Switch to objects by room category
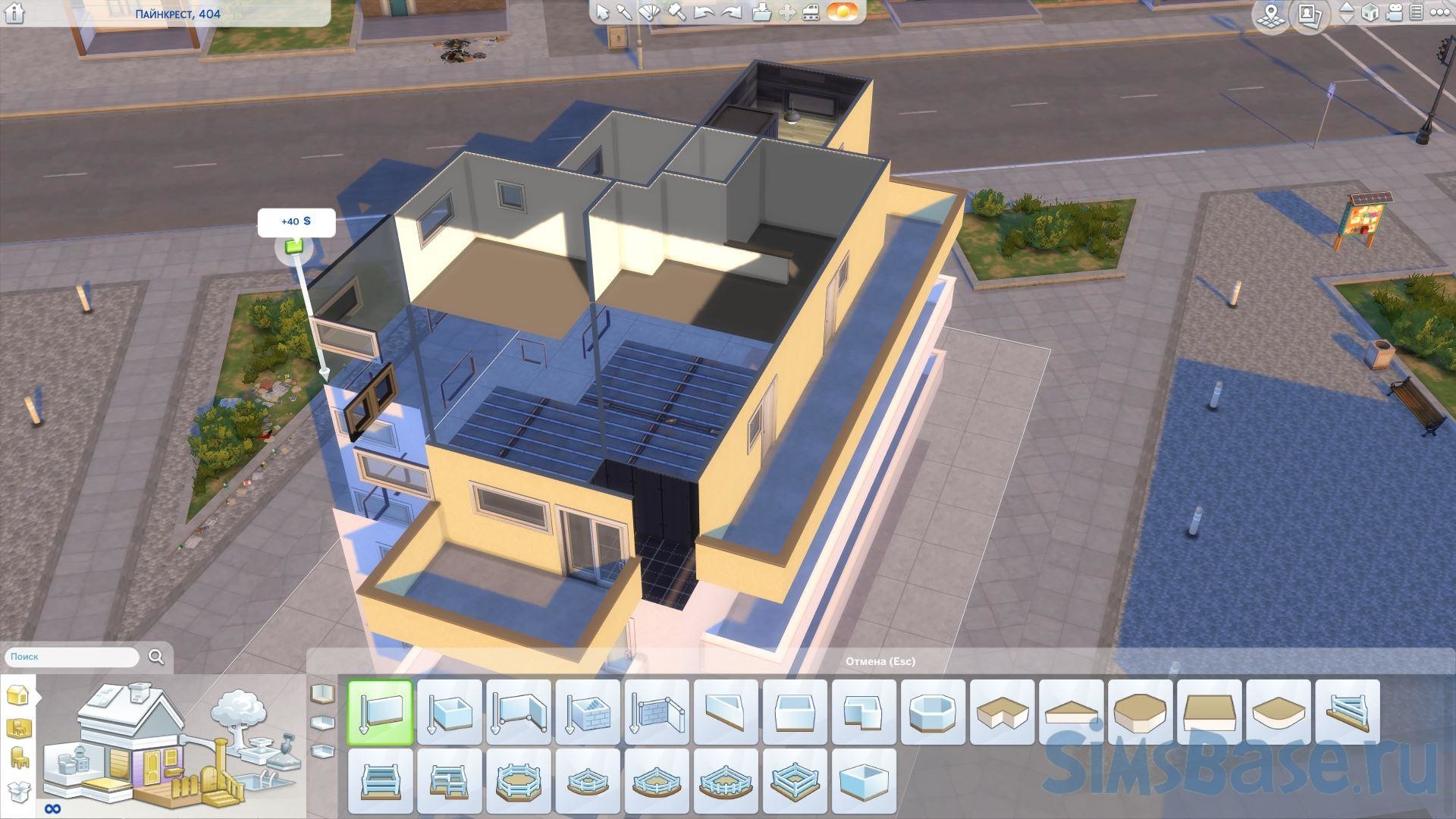1456x819 pixels. [18, 727]
